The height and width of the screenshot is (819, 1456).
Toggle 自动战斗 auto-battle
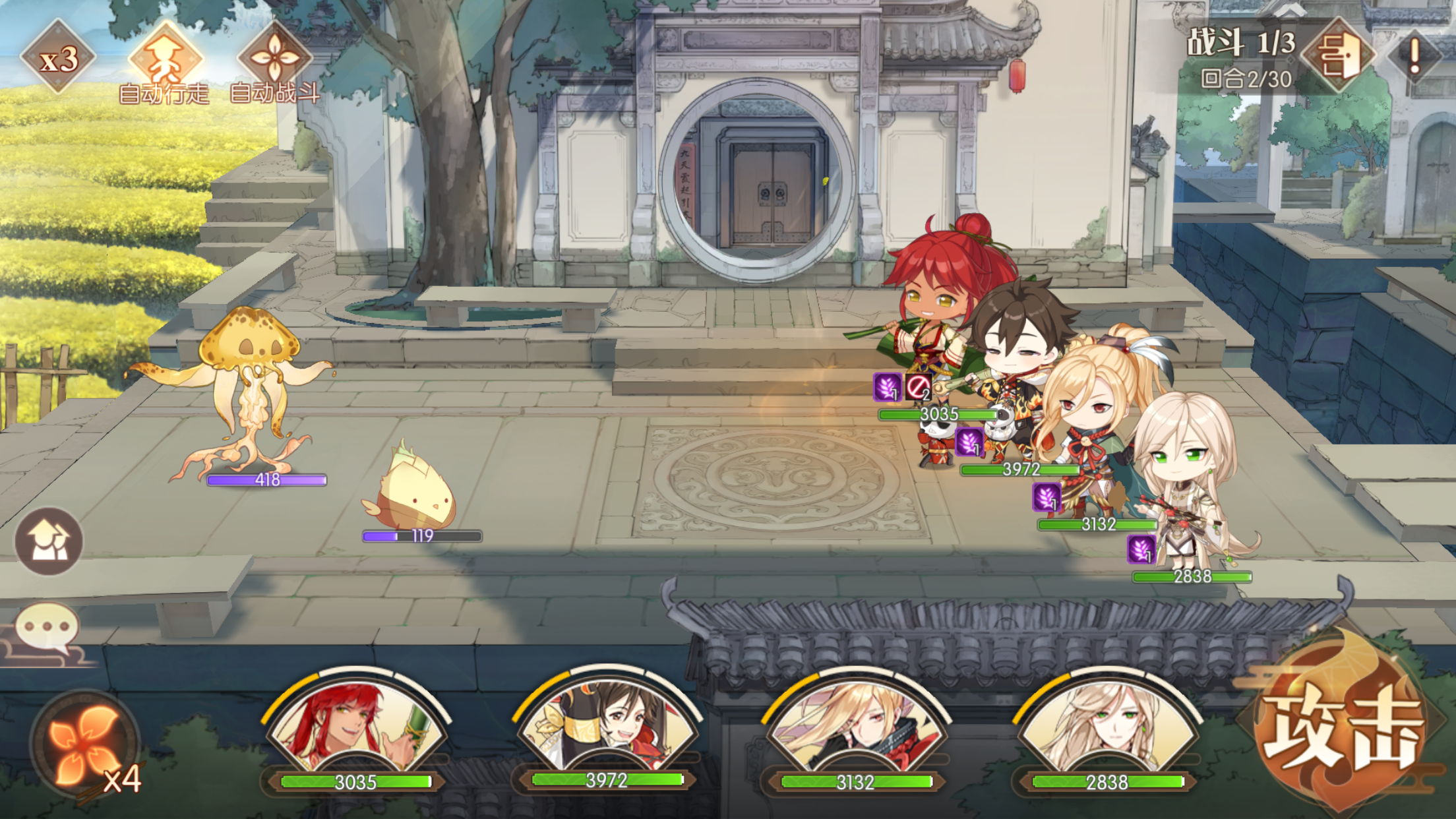point(274,63)
